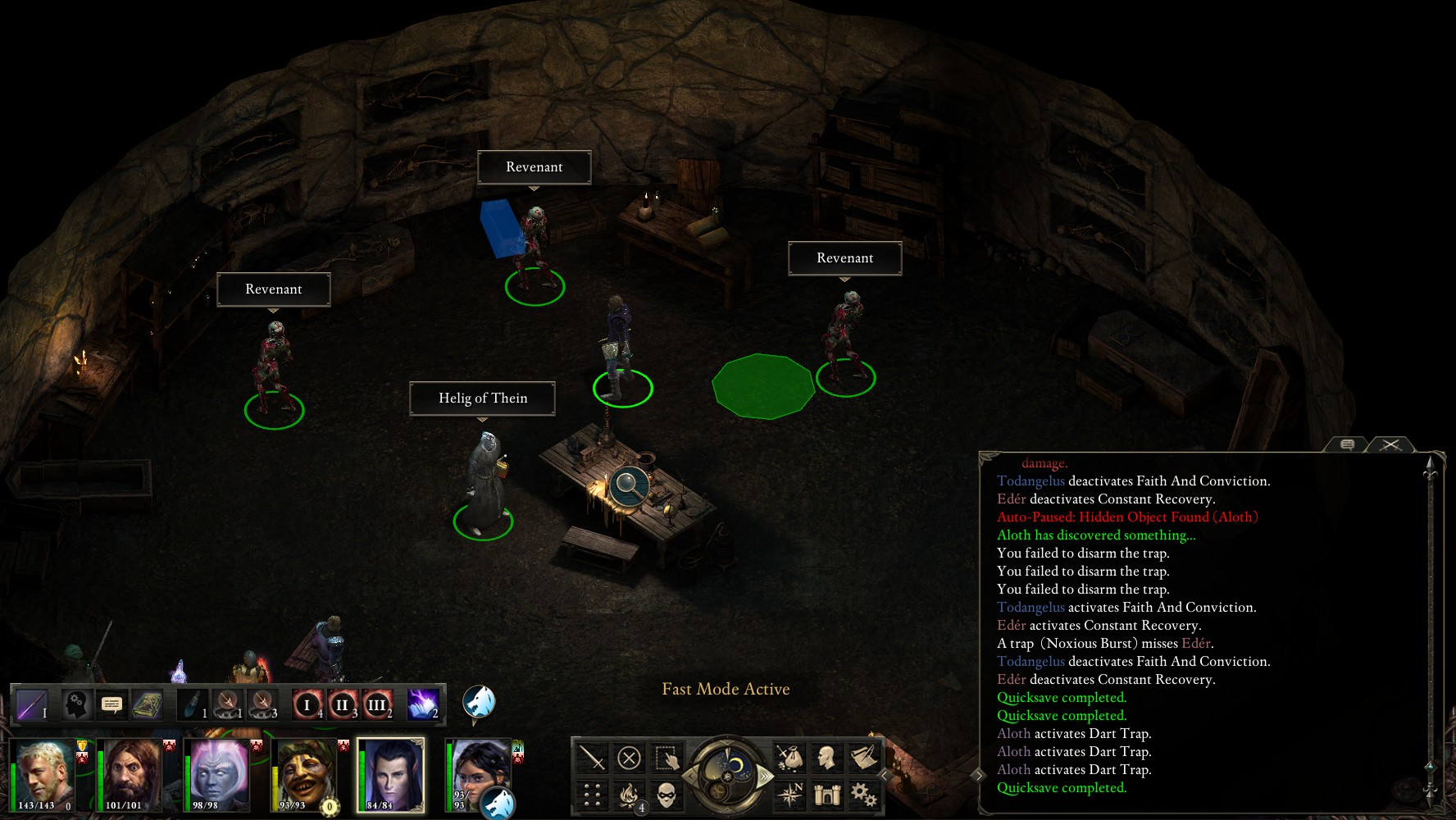
Task: Open level I spell list
Action: (x=307, y=704)
